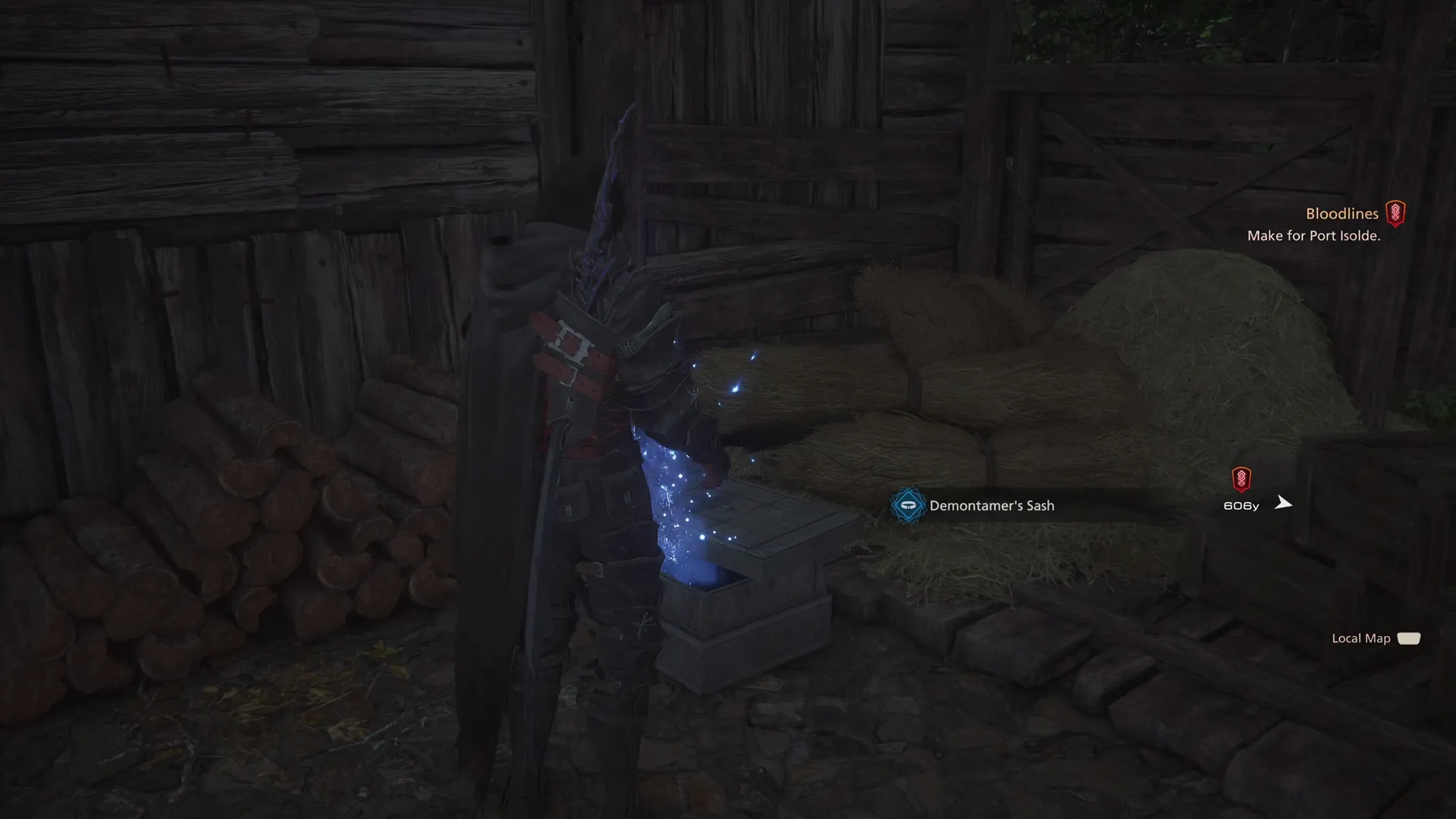Click the touchpad icon next to Local Map
1456x819 pixels.
coord(1409,639)
